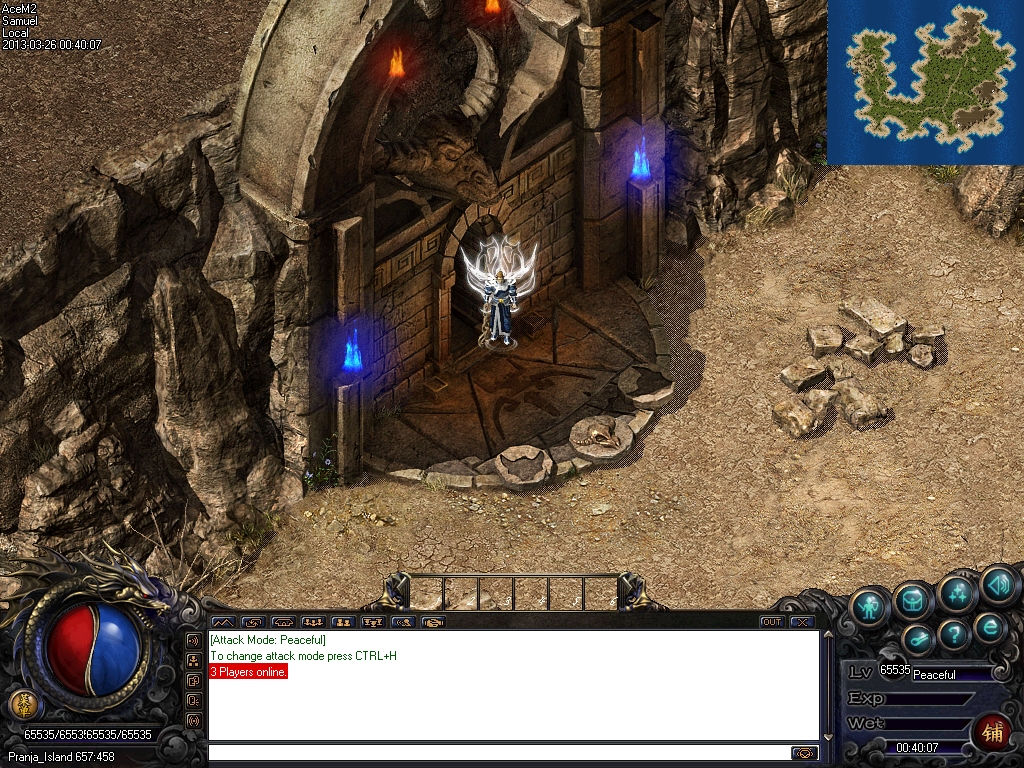This screenshot has width=1024, height=768.
Task: Click the emote button beside chat input
Action: [804, 753]
